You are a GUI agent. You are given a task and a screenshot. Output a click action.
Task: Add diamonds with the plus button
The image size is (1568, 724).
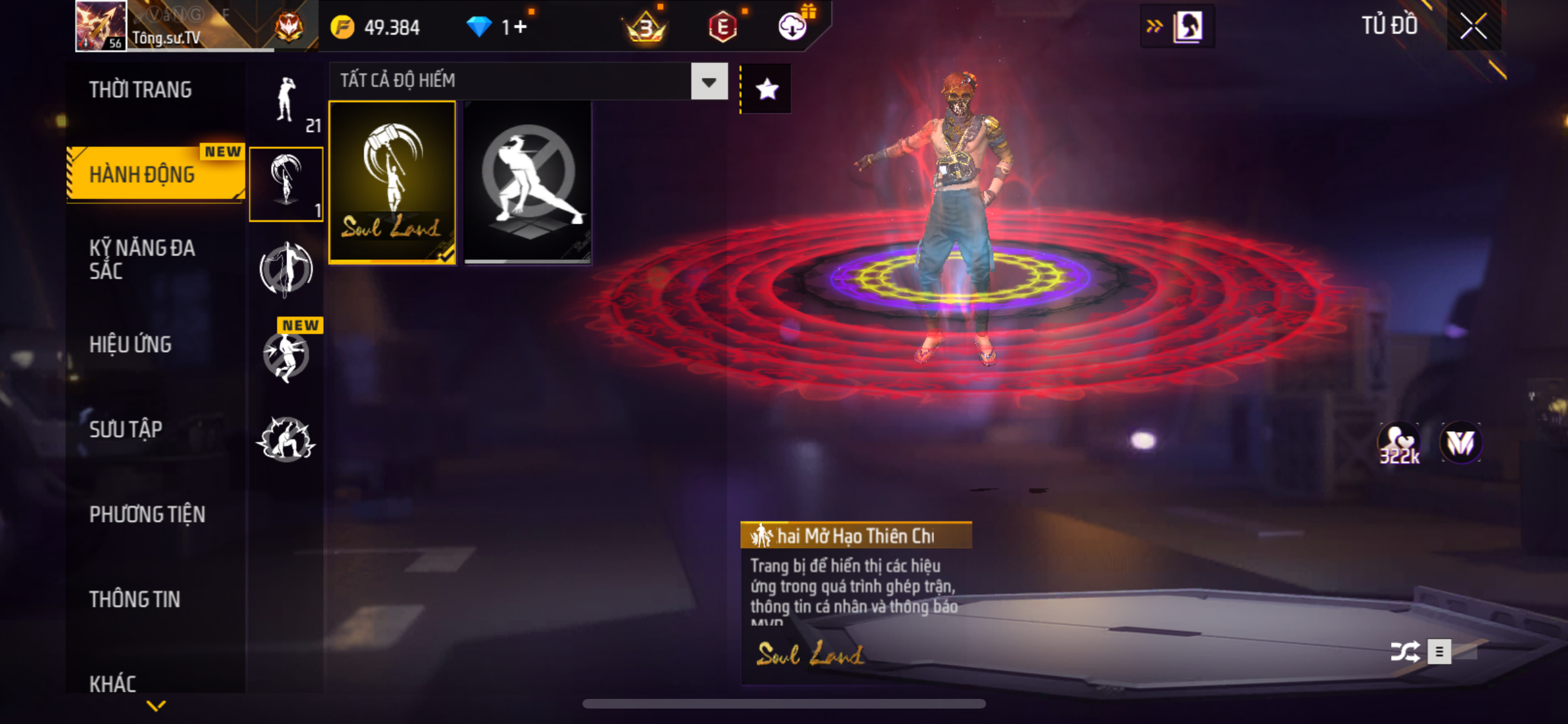tap(521, 27)
